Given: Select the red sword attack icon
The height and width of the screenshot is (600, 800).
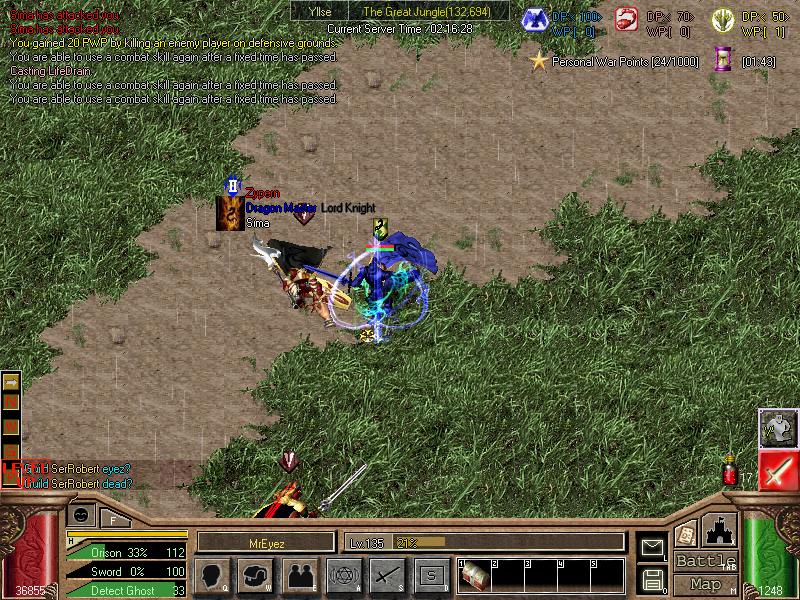Looking at the screenshot, I should point(777,470).
